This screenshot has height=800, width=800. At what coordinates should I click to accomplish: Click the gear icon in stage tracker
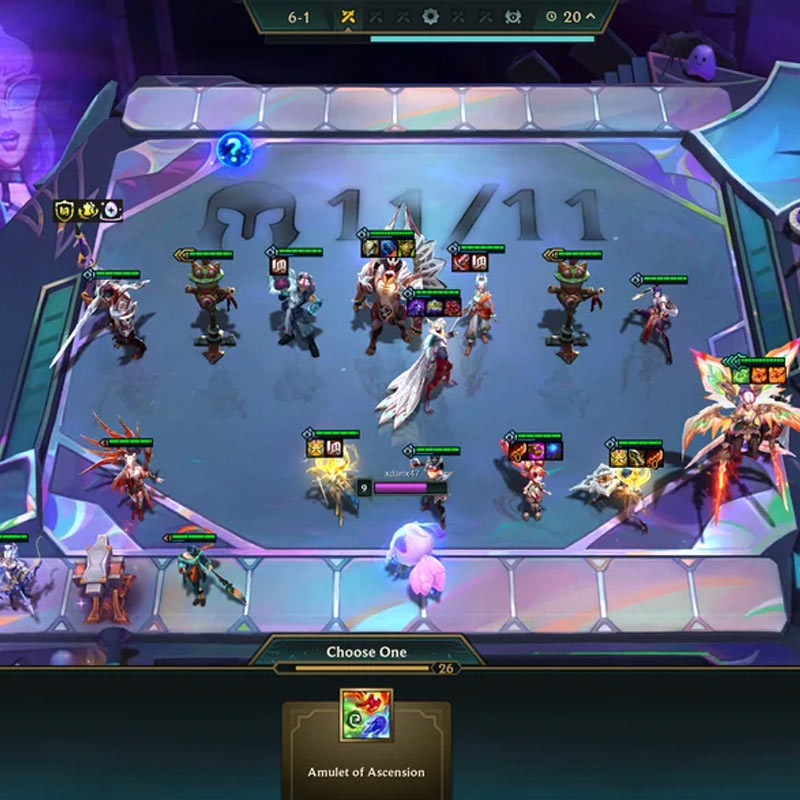431,17
